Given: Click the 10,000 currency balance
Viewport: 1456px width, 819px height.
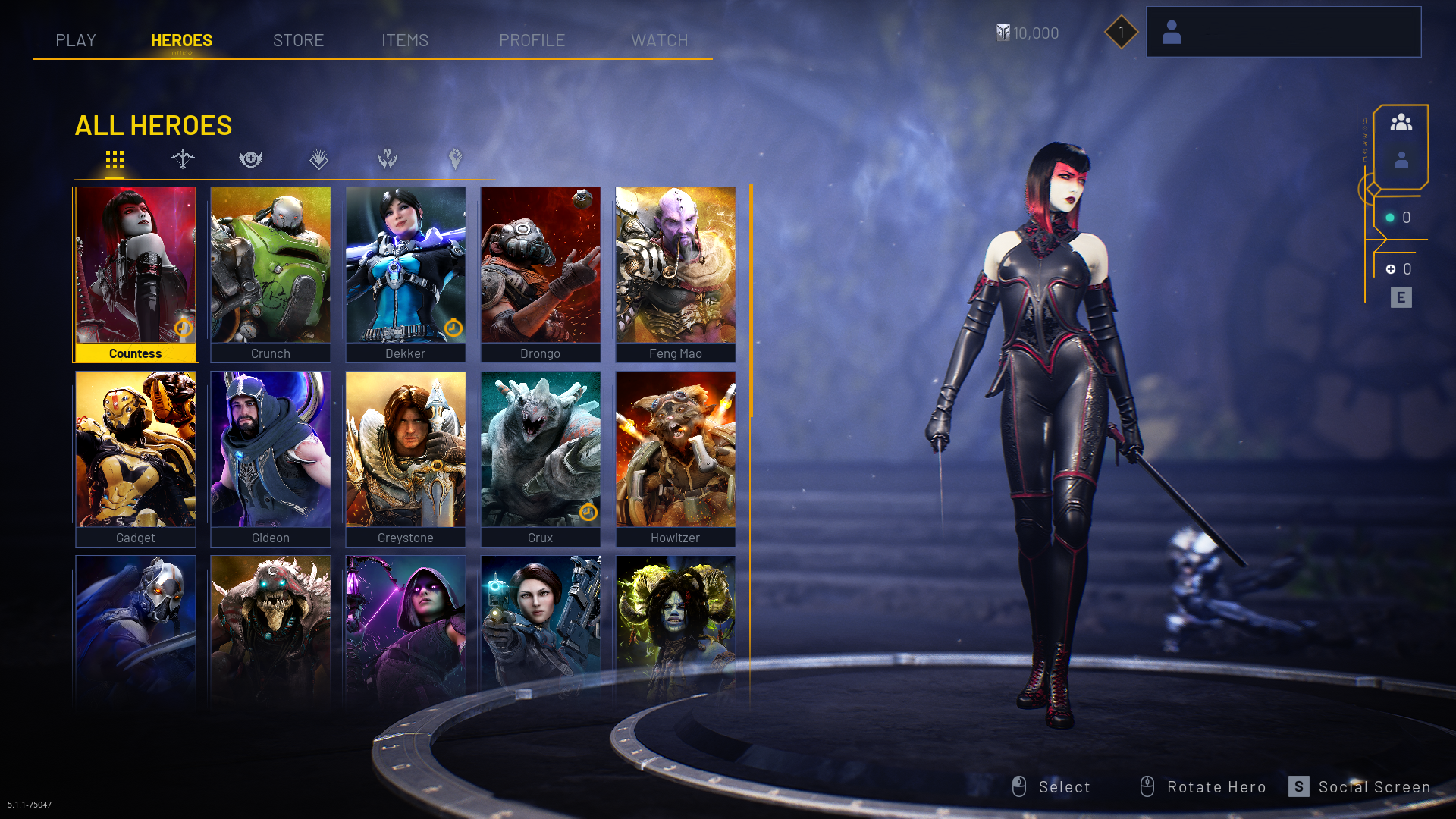Looking at the screenshot, I should point(1028,33).
